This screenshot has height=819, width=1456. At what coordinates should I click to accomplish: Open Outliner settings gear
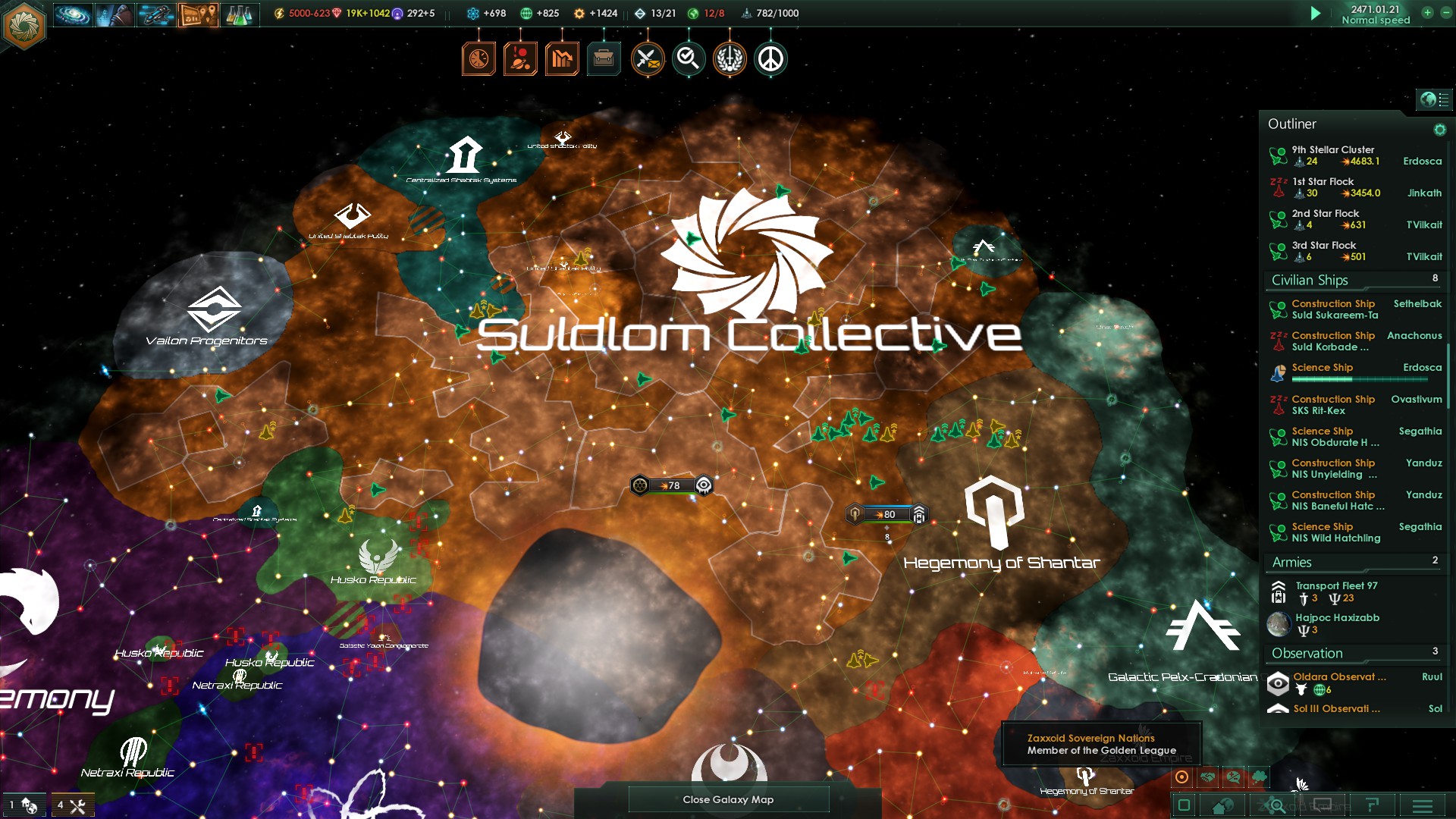click(1439, 130)
